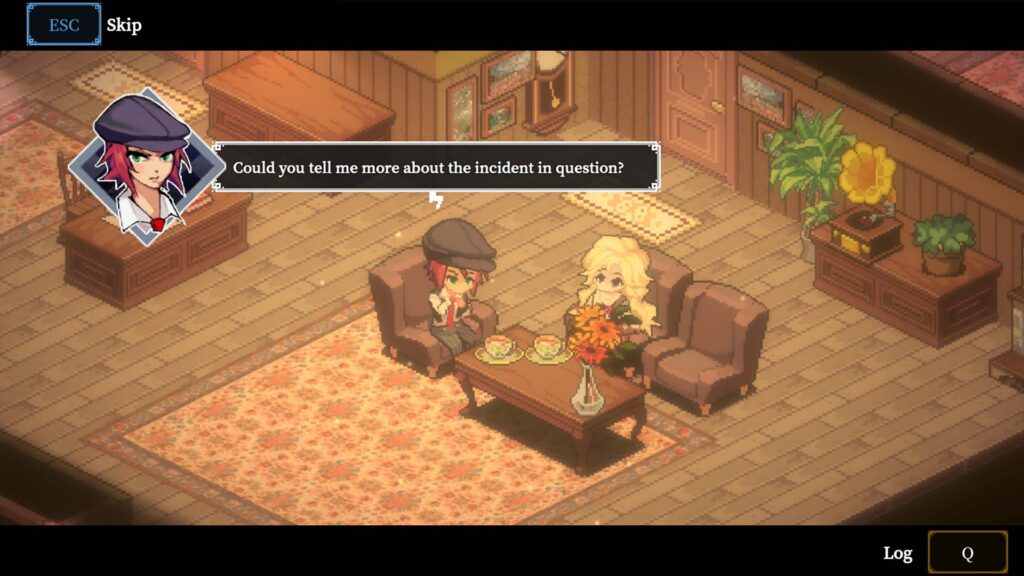Open the dialogue Log
This screenshot has width=1024, height=576.
click(897, 553)
